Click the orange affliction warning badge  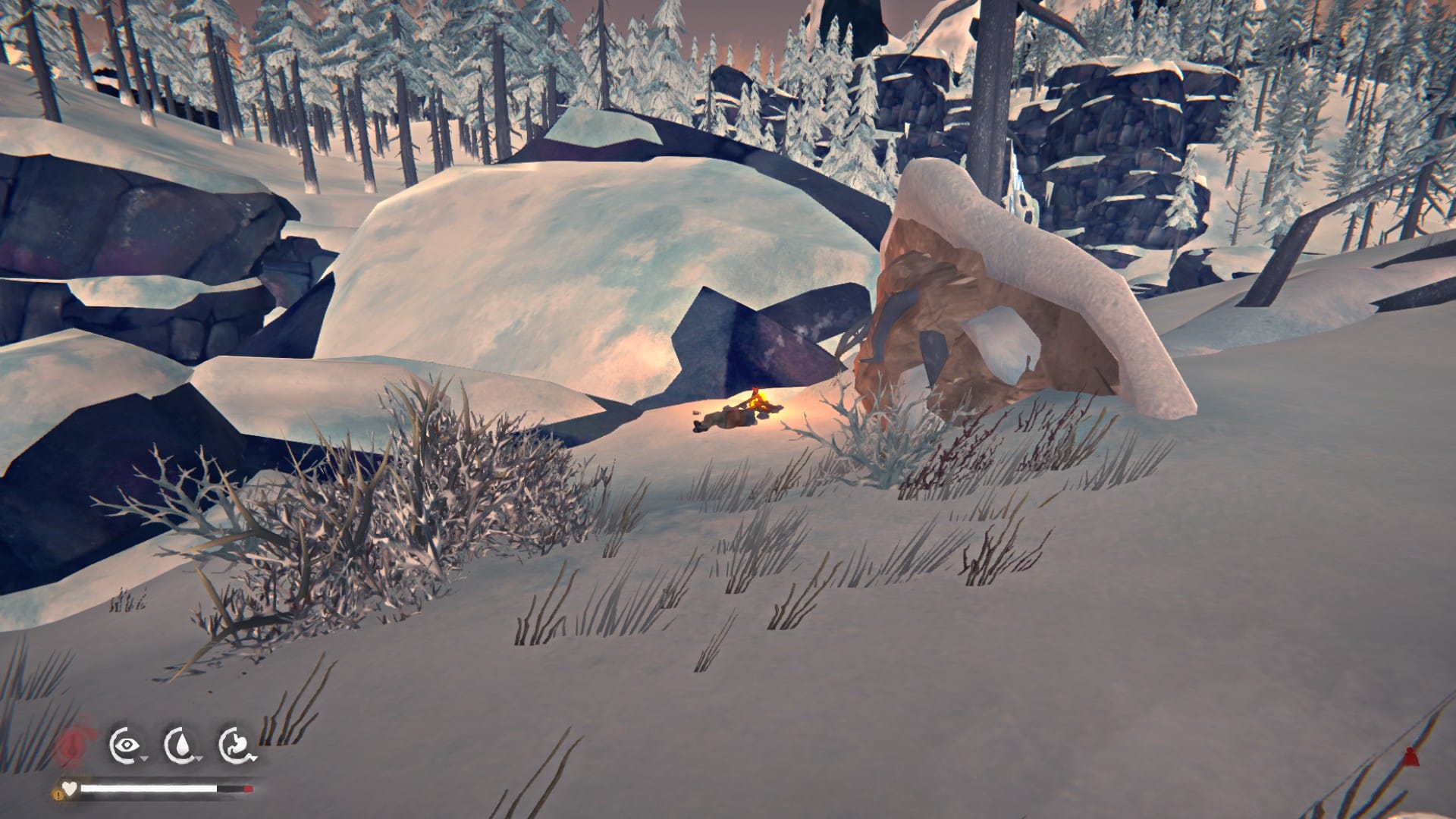coord(58,794)
